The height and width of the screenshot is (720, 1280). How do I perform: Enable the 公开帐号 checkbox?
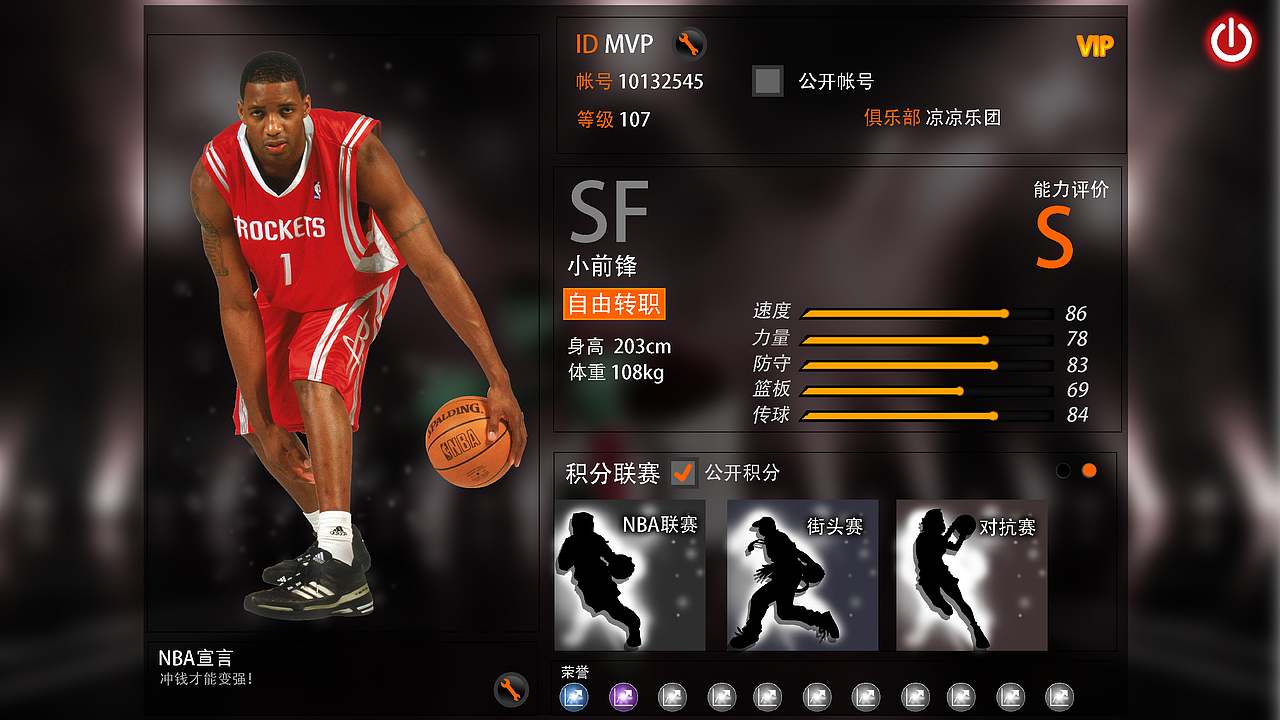tap(767, 81)
